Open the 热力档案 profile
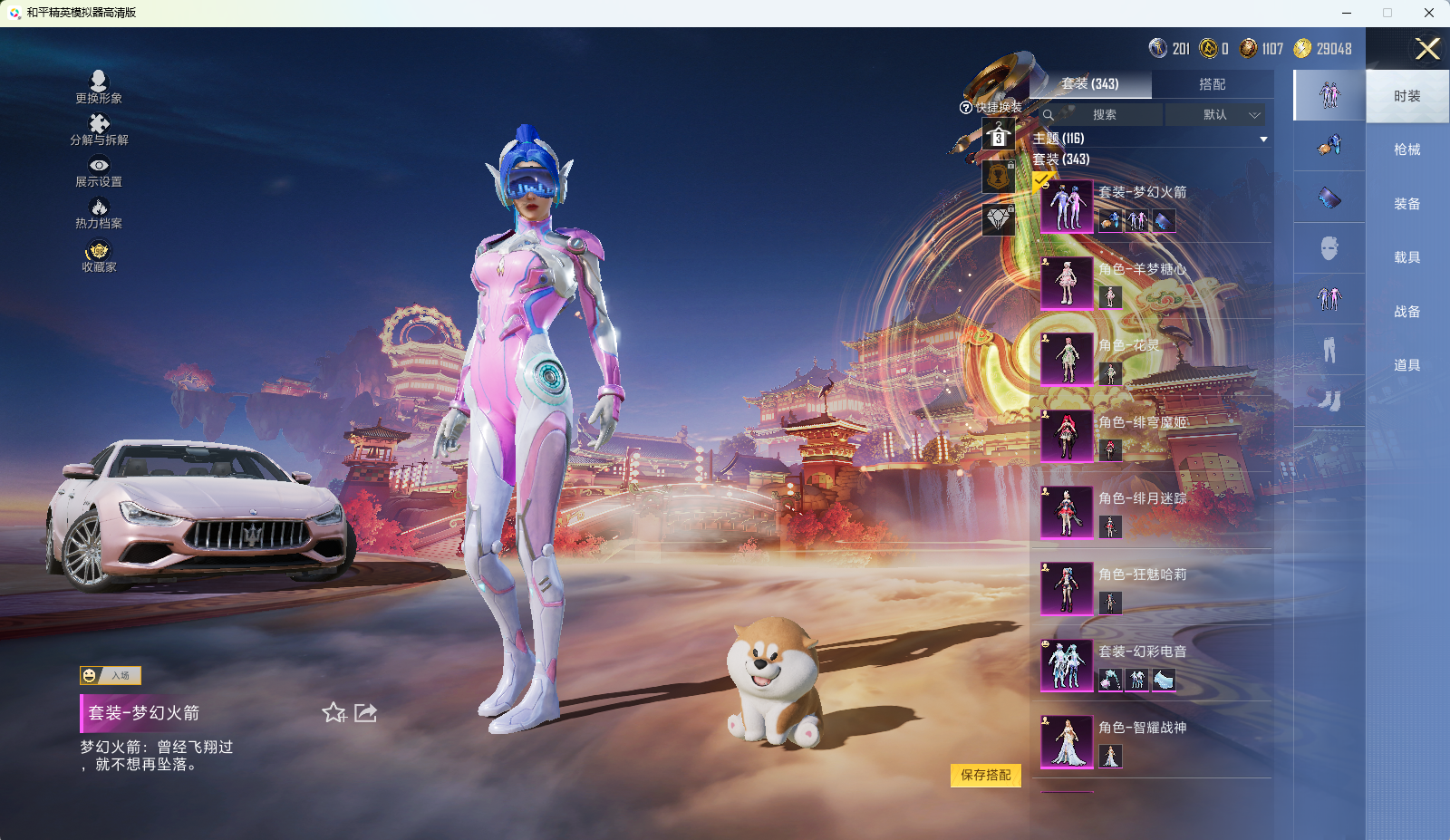 point(99,214)
